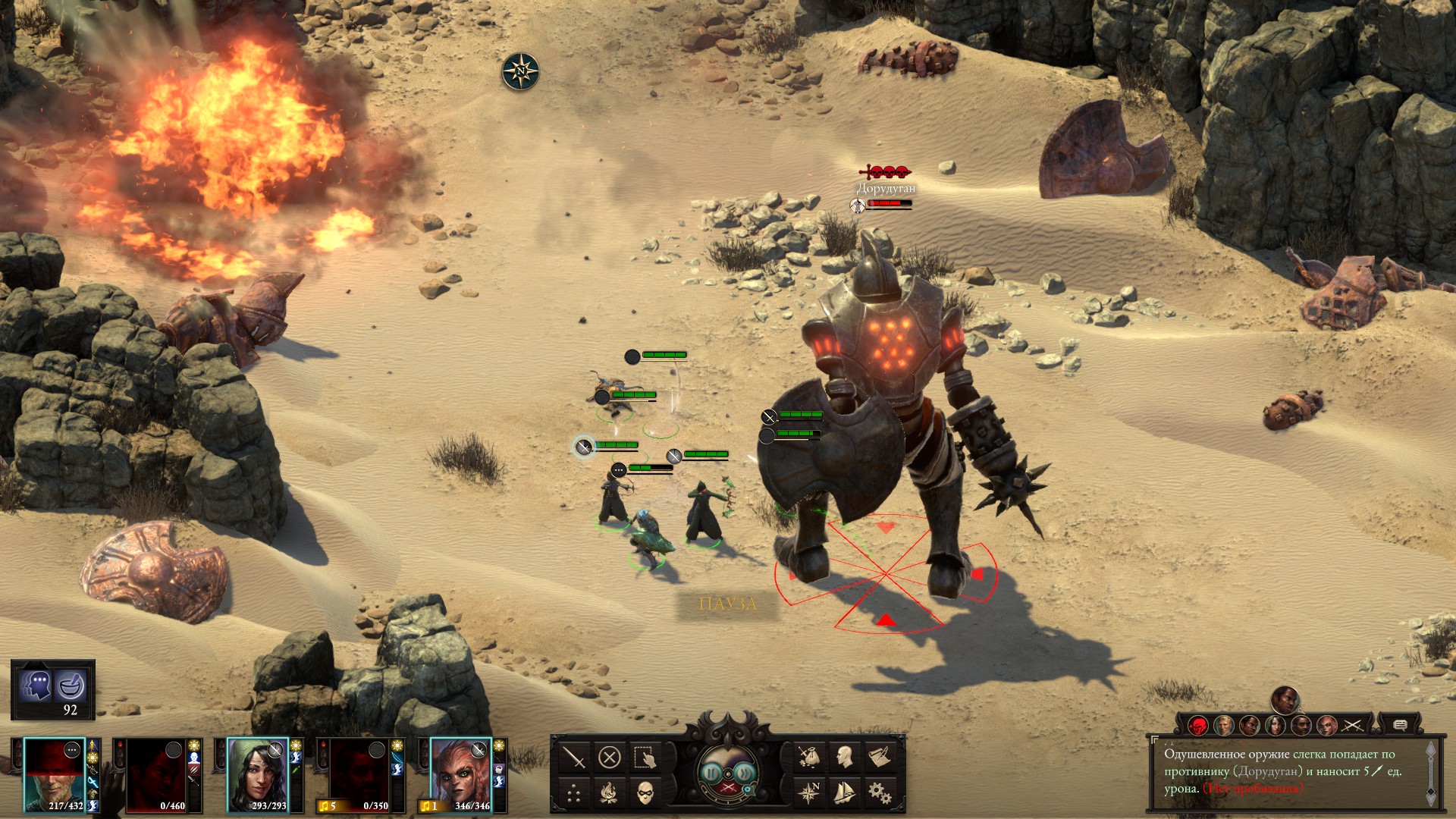Click the select-all party button
Screen dimensions: 1456x819
tap(645, 757)
